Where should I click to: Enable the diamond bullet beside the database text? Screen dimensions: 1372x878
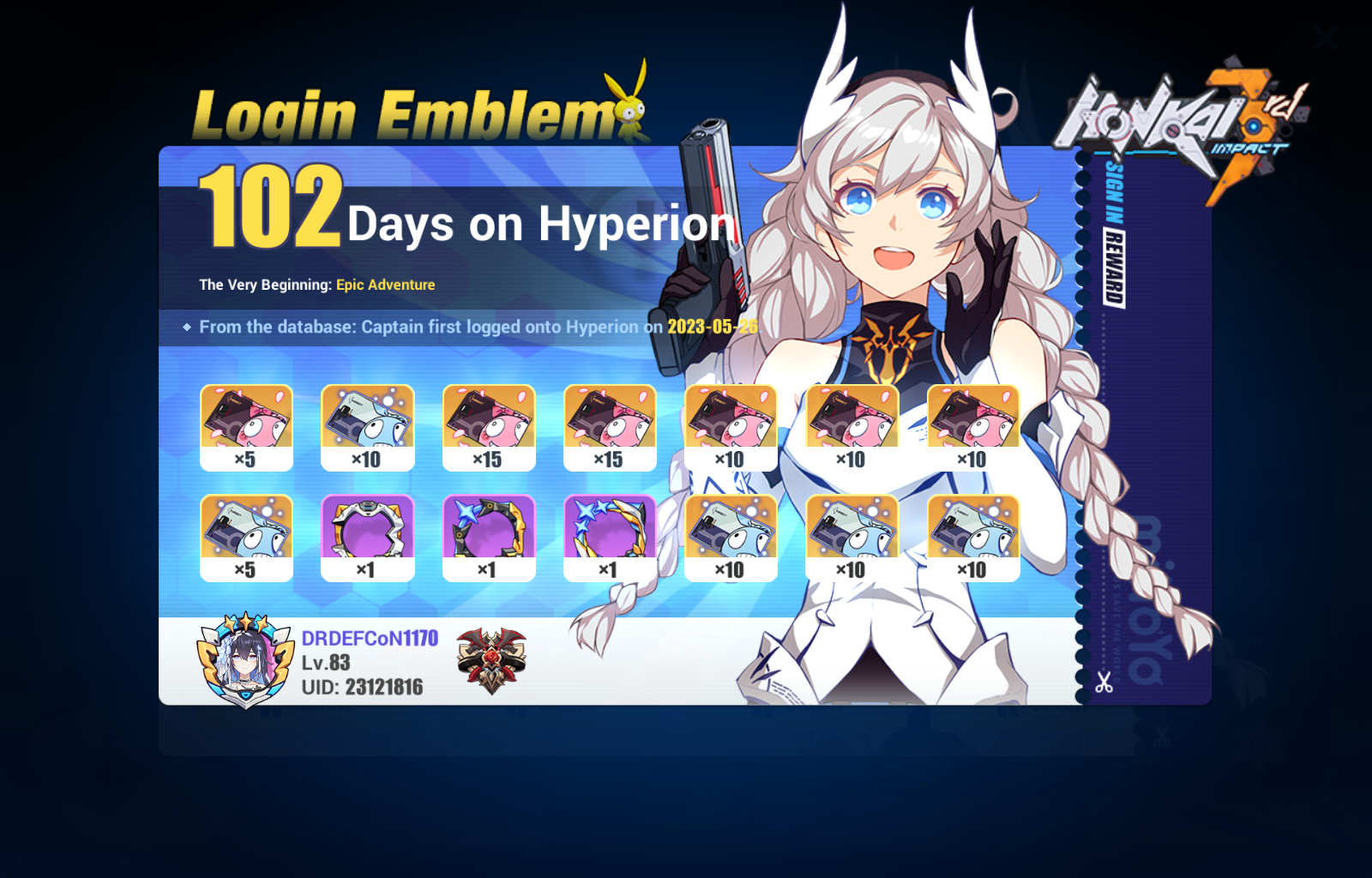coord(188,327)
